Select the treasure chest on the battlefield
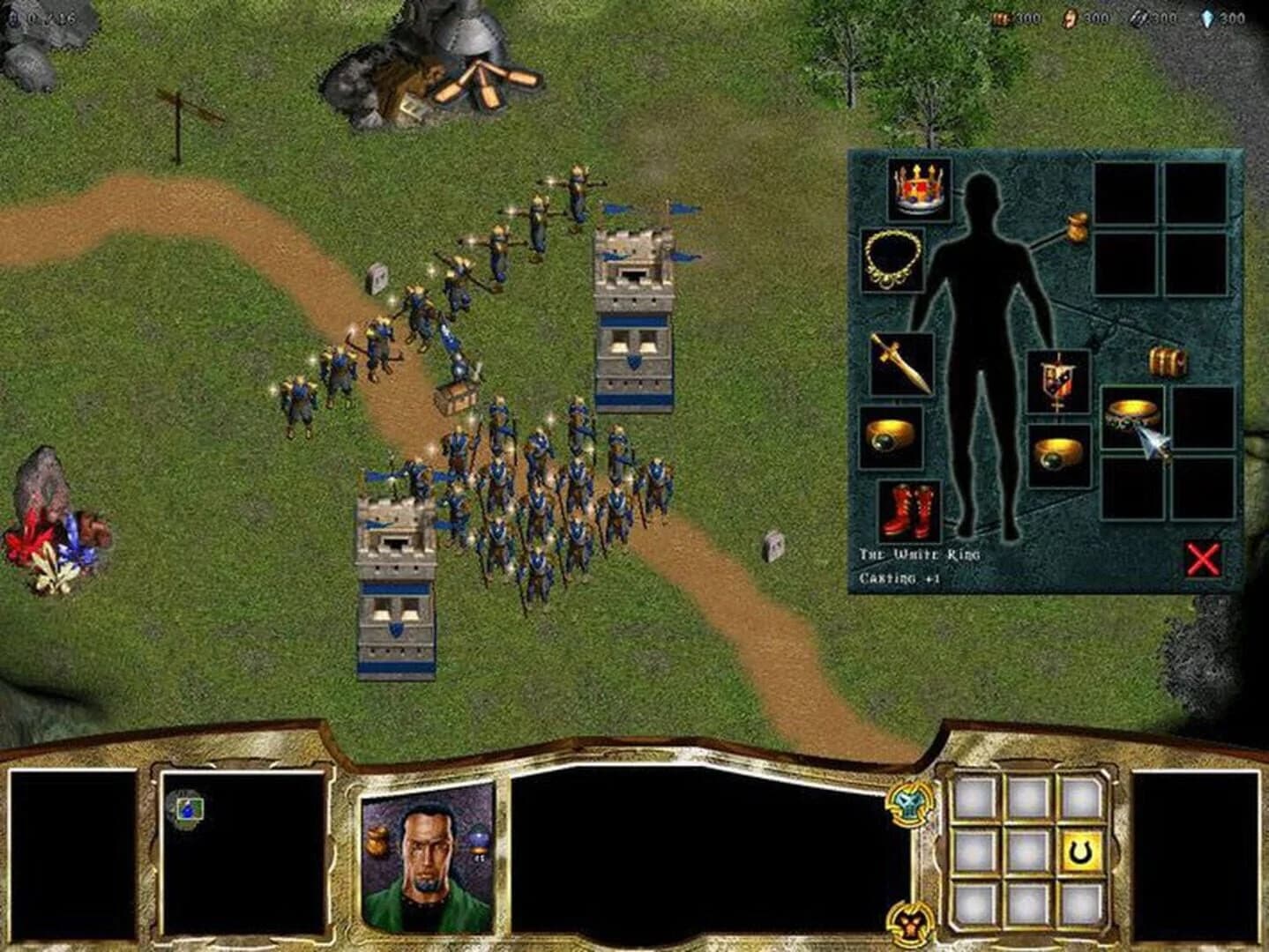Screen dimensions: 1269x952 (x=455, y=398)
